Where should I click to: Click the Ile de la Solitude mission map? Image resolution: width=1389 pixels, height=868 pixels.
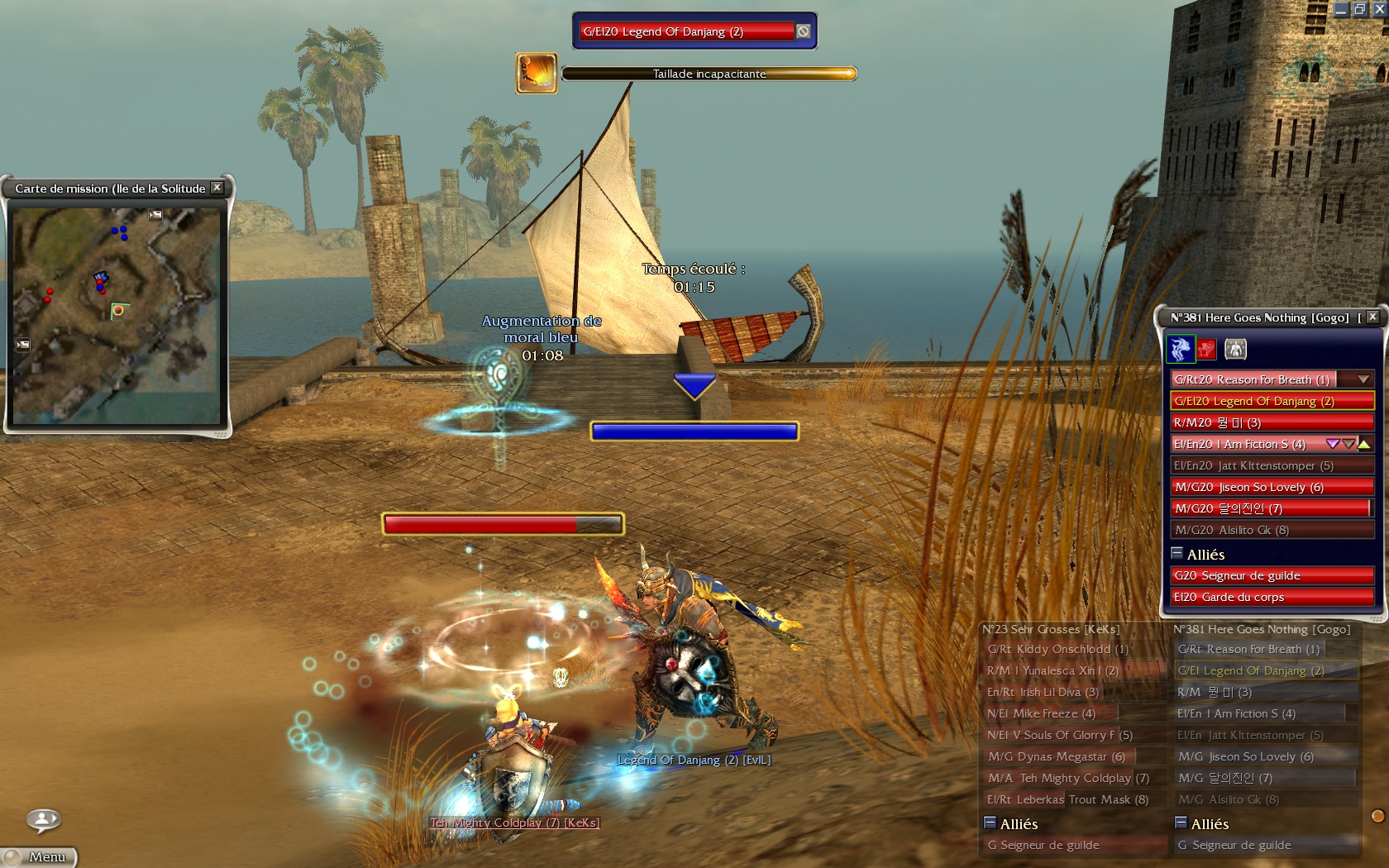click(x=117, y=315)
